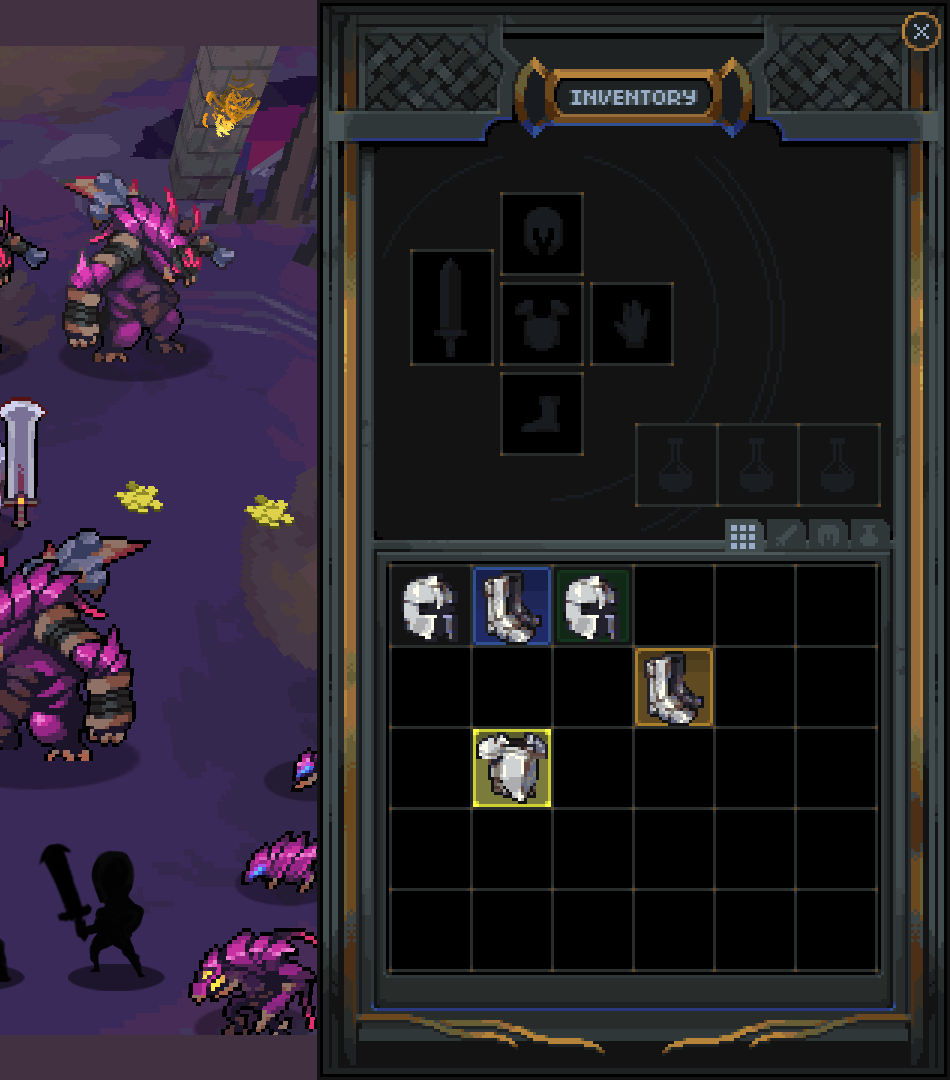Pick the boots in the blue slot
Screen dimensions: 950x1080
tap(512, 606)
